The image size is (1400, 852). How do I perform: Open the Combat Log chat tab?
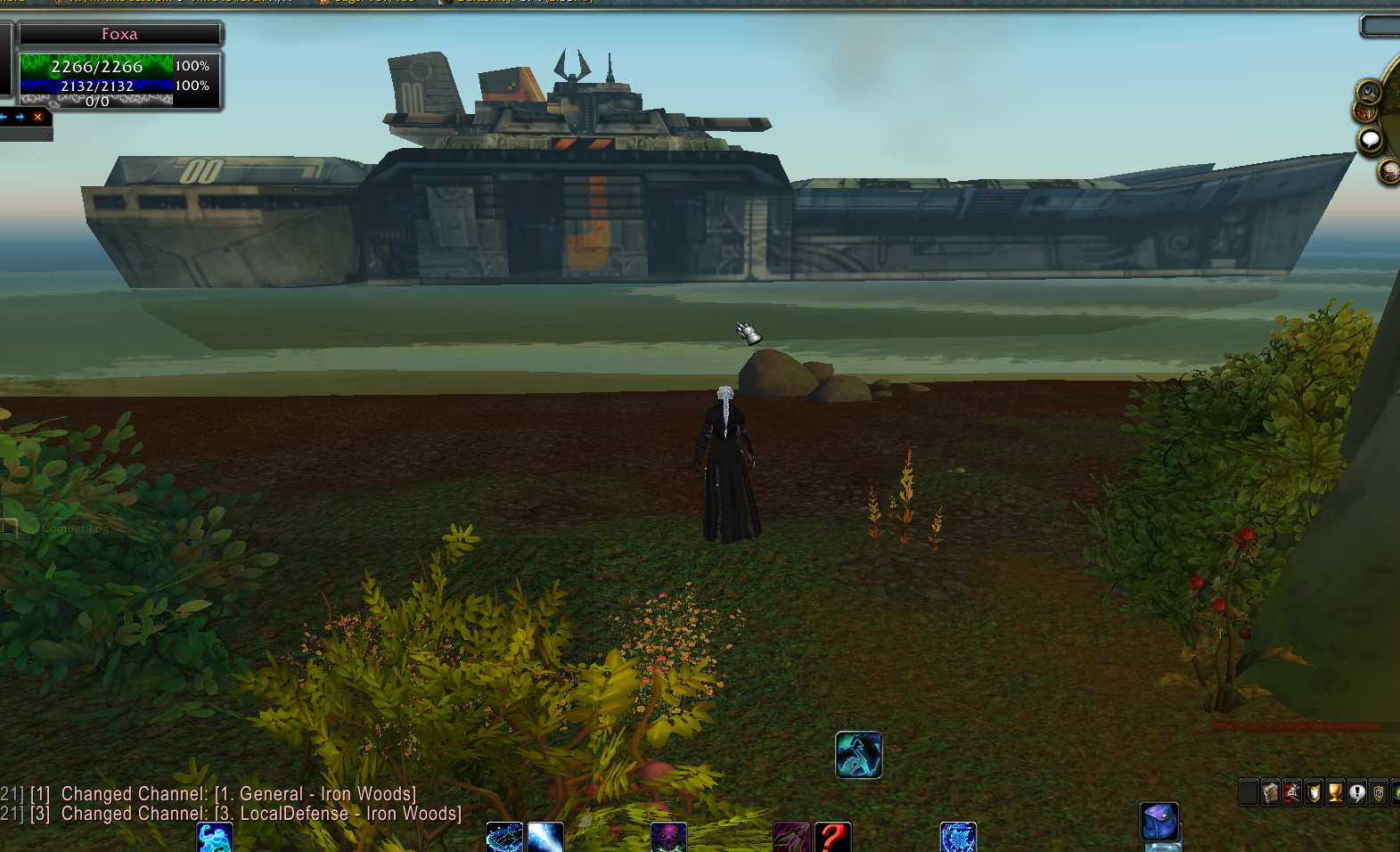[x=75, y=528]
